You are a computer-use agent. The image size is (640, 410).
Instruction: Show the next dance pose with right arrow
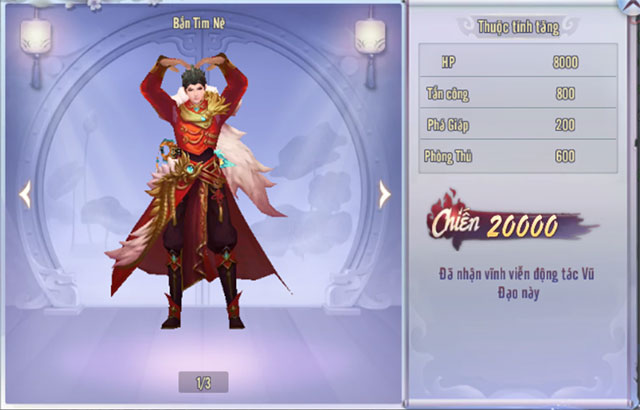pos(385,194)
